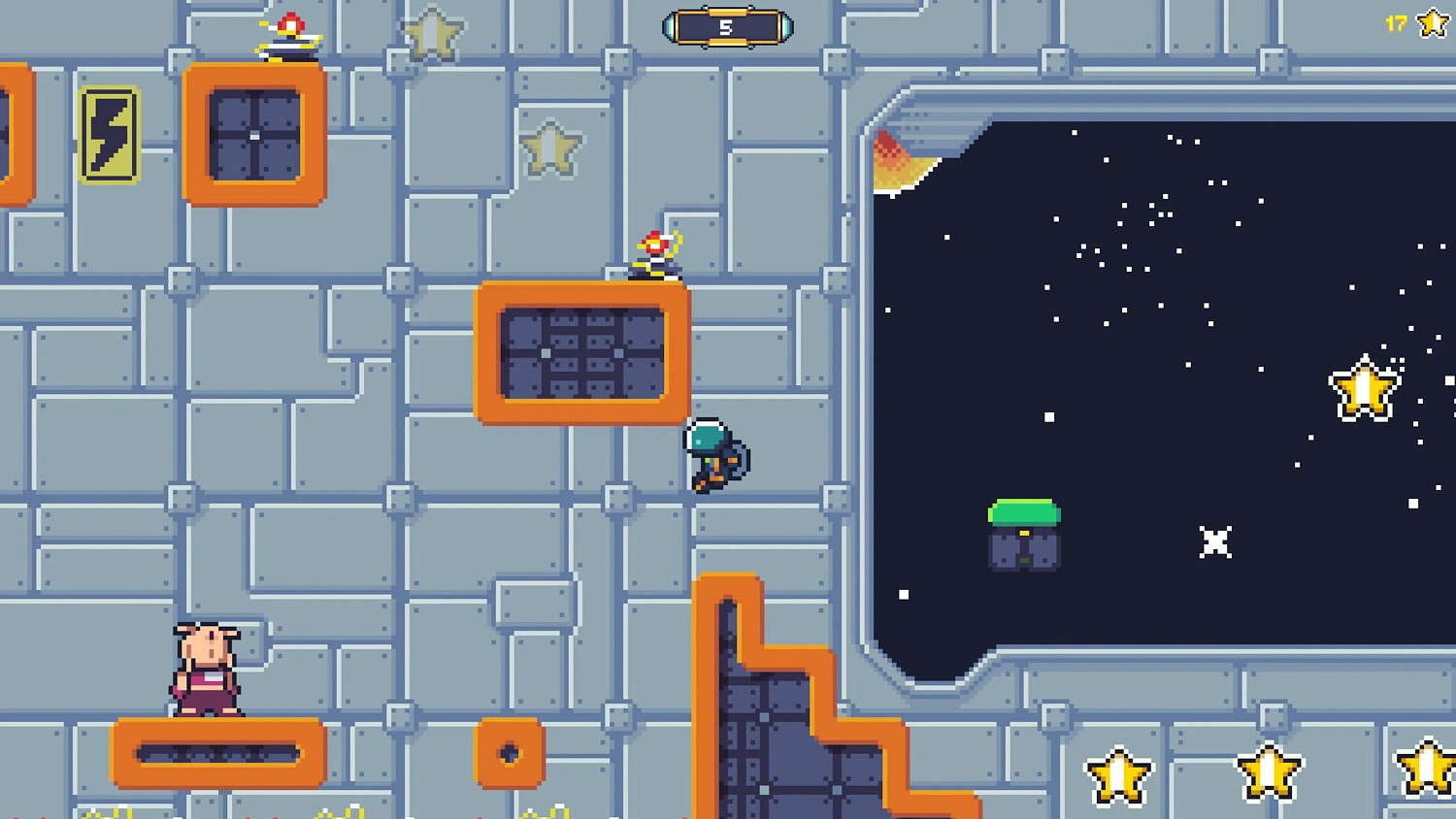Screen dimensions: 1456x819
Task: Select the middle star along the bottom edge
Action: pyautogui.click(x=1272, y=771)
